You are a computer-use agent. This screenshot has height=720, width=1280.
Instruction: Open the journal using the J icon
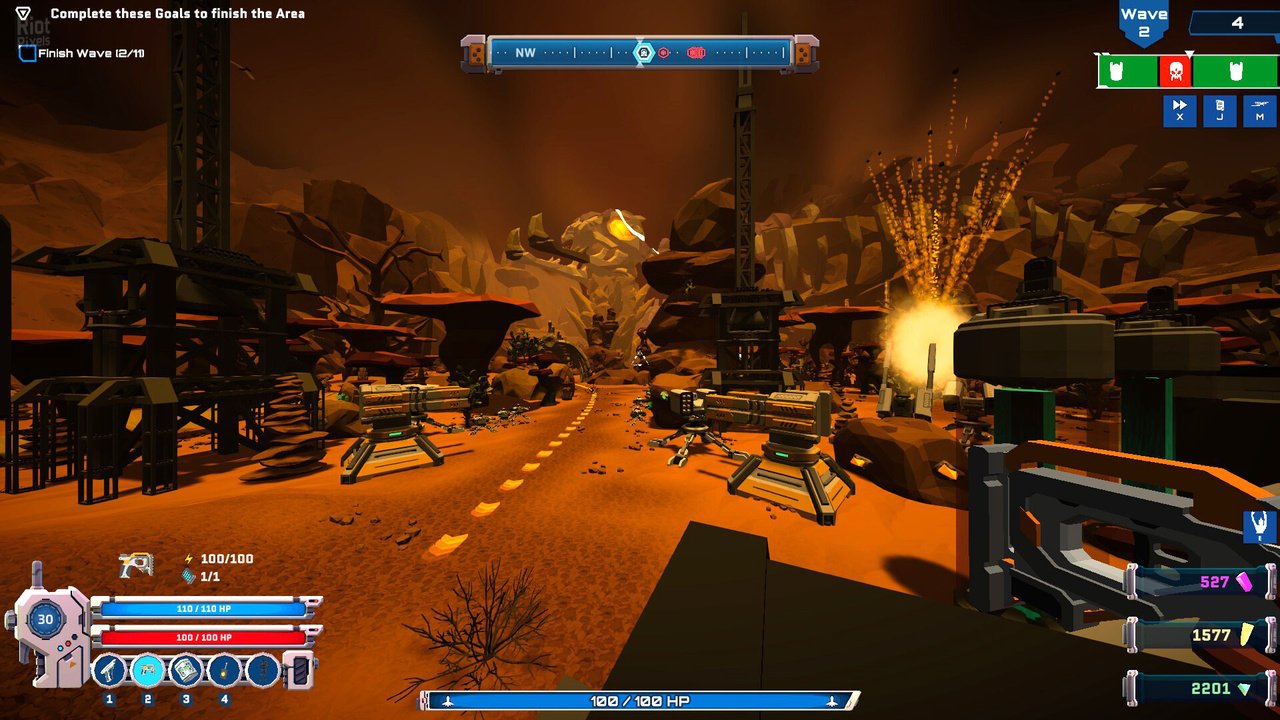point(1219,111)
